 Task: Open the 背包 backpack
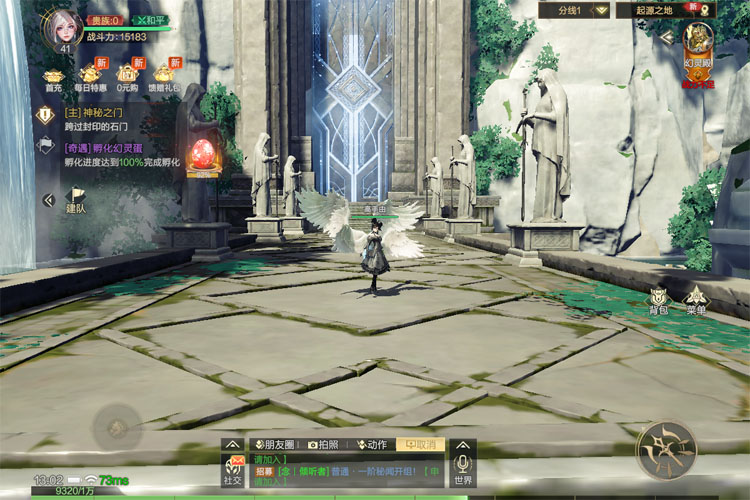click(658, 299)
